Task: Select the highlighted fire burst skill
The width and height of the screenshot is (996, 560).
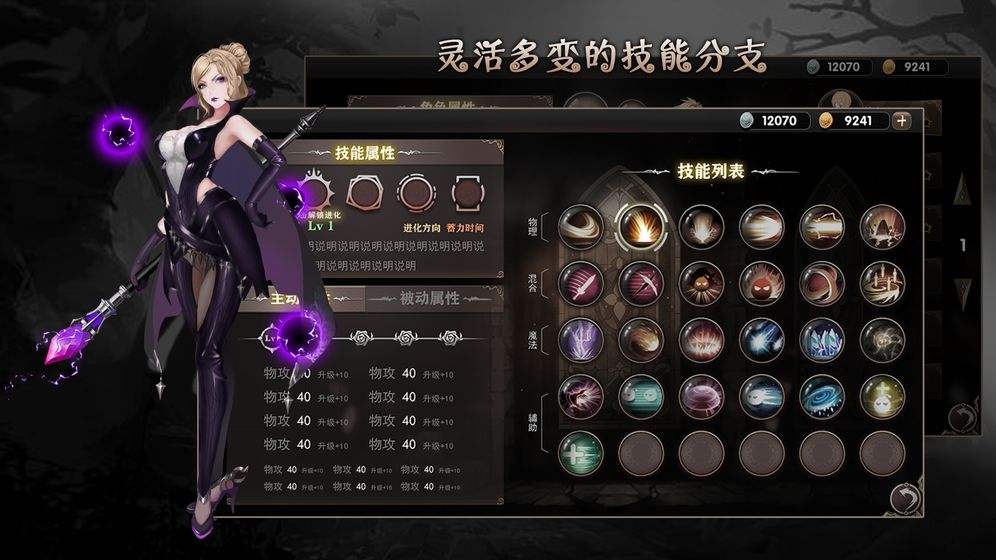Action: 642,227
